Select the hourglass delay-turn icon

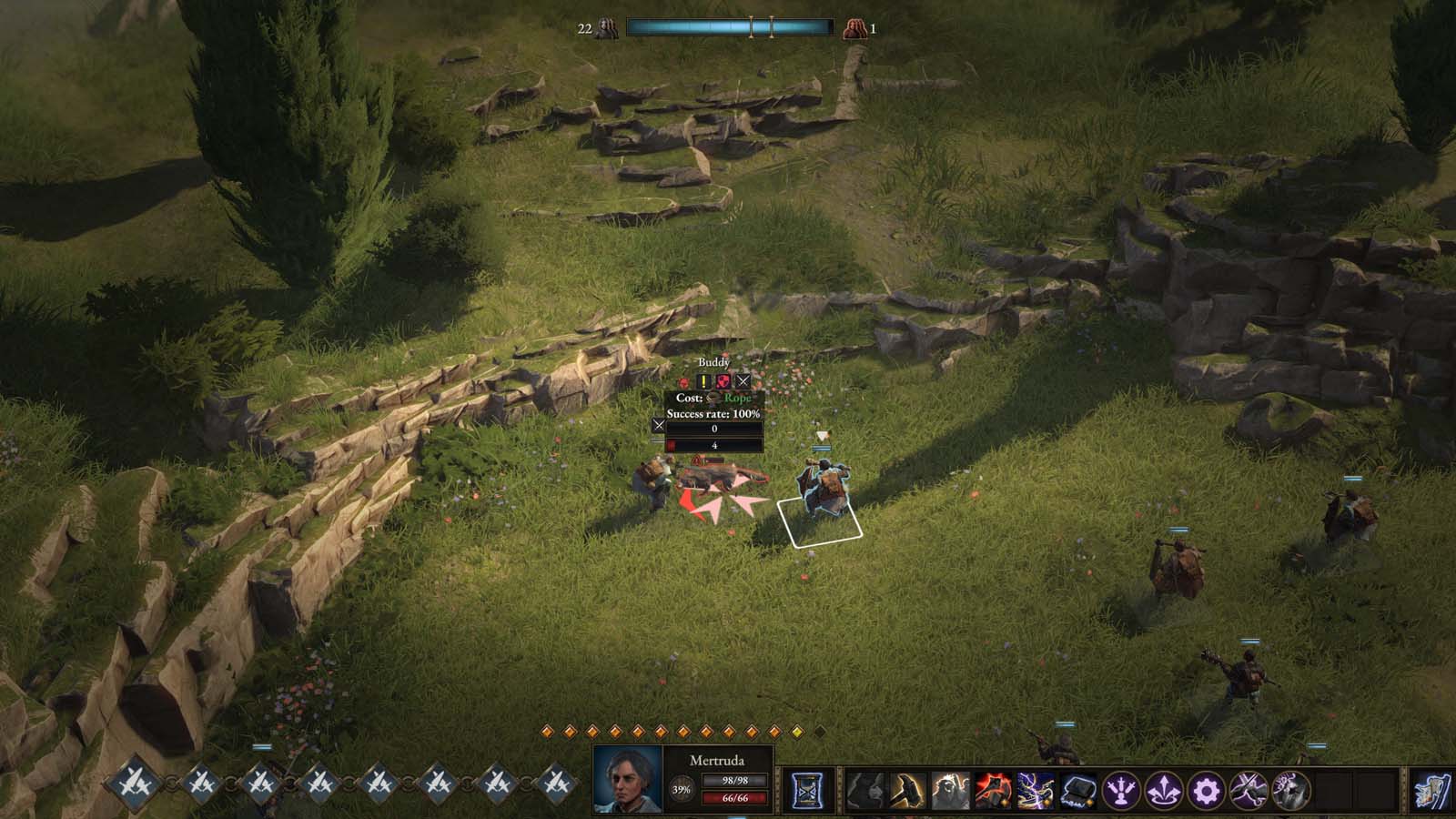click(x=805, y=788)
